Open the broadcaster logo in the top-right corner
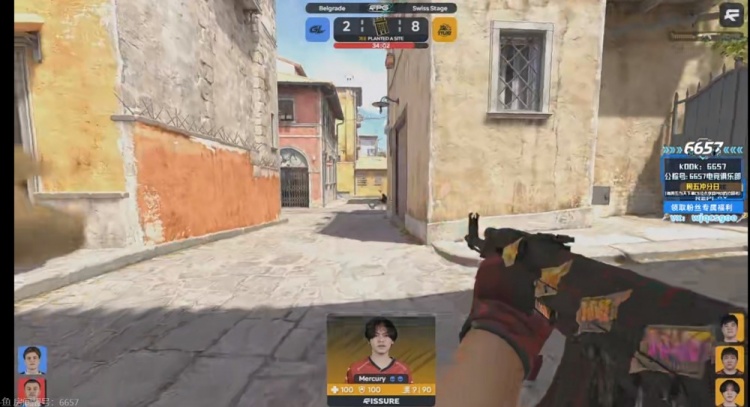750x407 pixels. pos(731,14)
